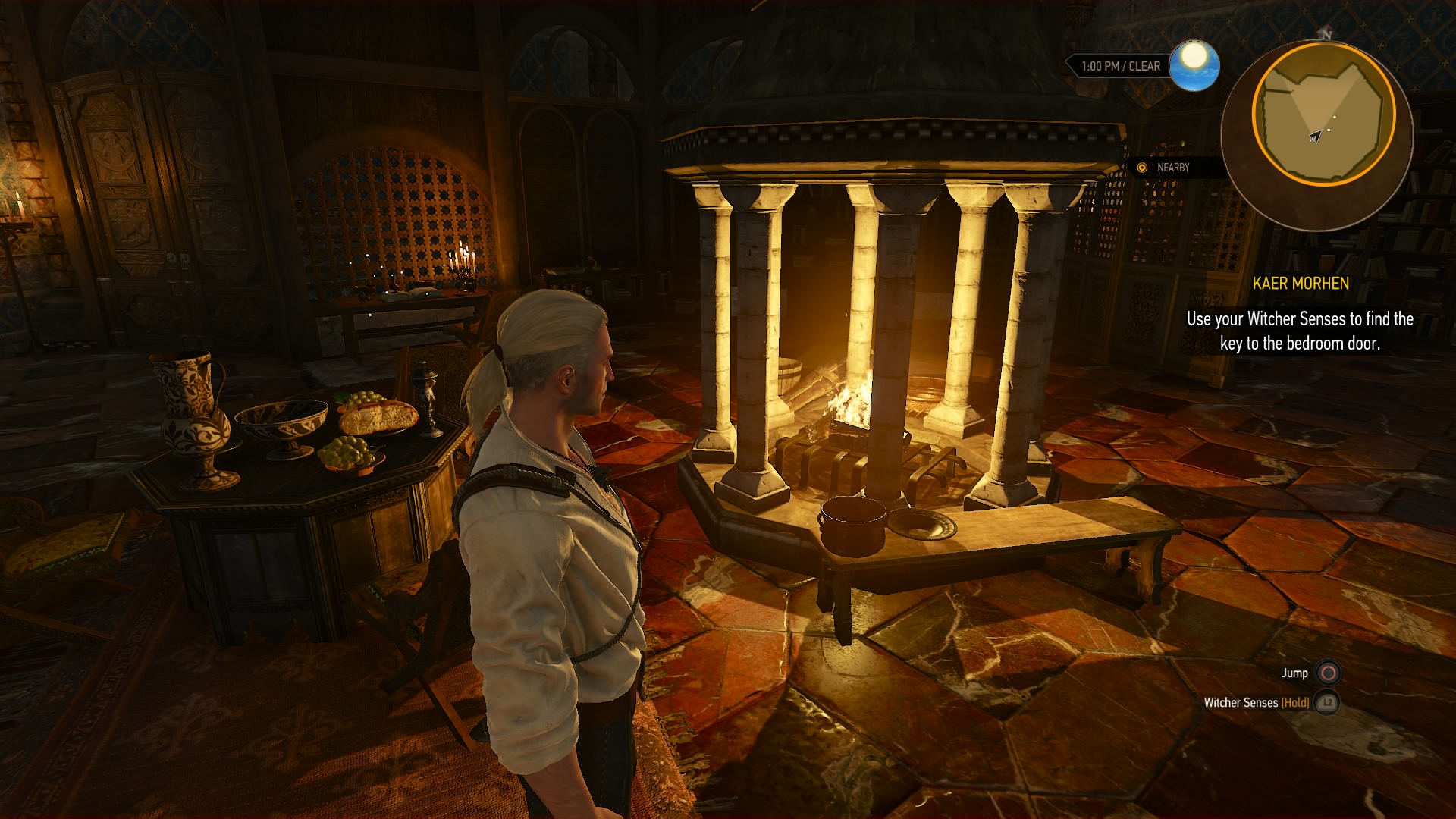Screen dimensions: 1456x819
Task: Select the Kaer Morhen quest objective tracker
Action: click(1300, 314)
